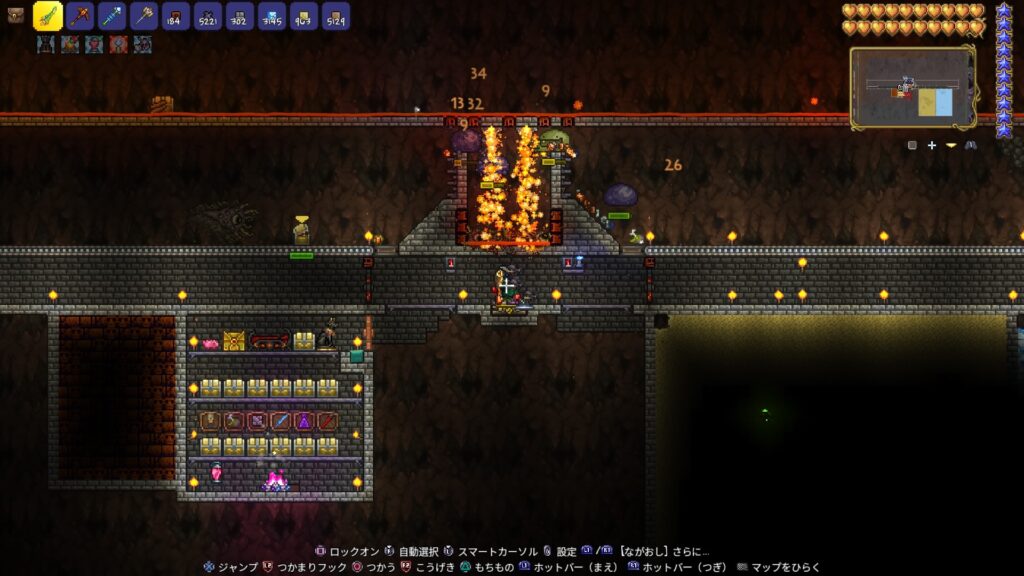1024x576 pixels.
Task: Click the binoculars icon under the minimap
Action: coord(971,145)
